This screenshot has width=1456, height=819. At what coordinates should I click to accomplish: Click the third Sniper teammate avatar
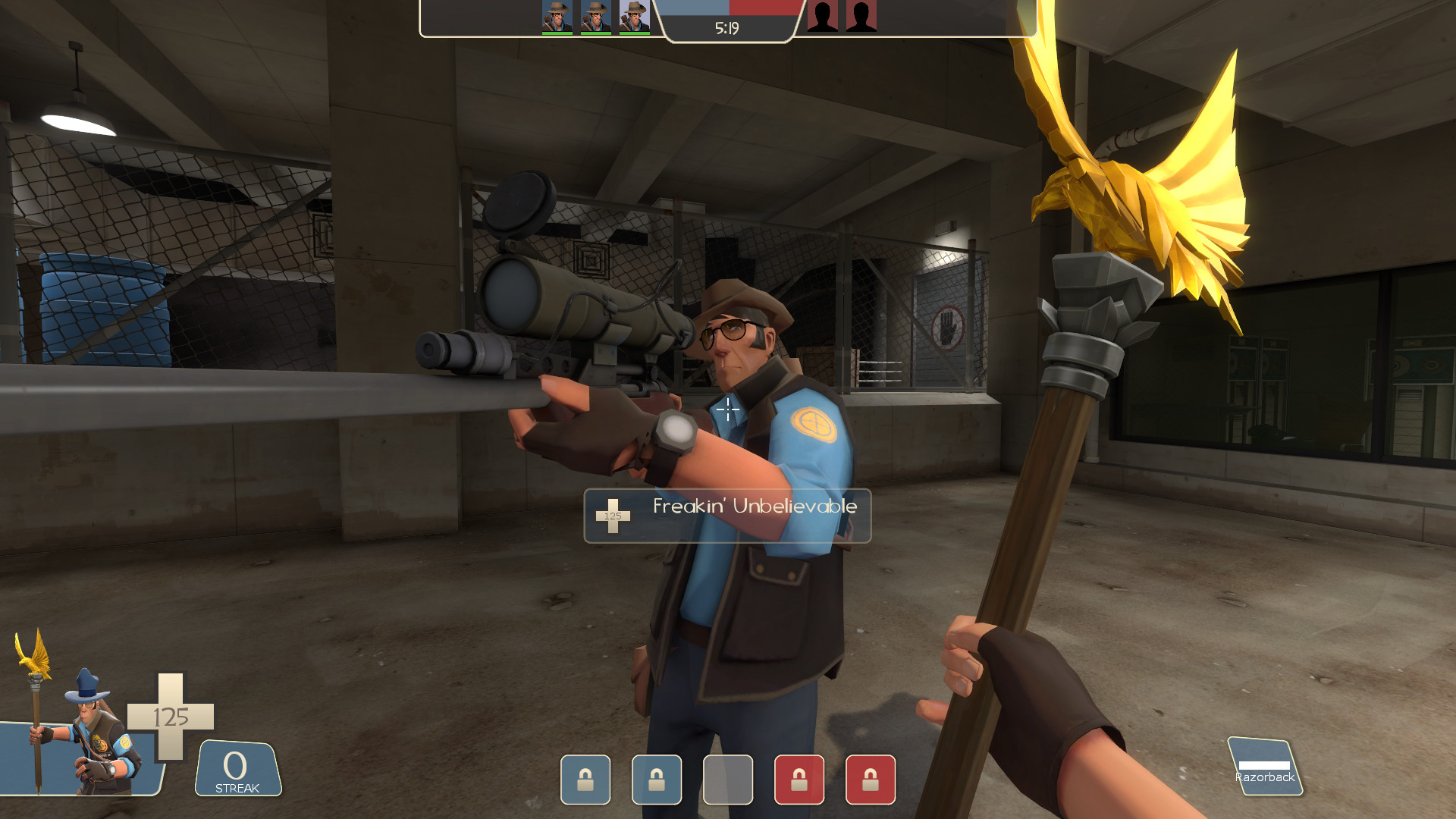[633, 17]
